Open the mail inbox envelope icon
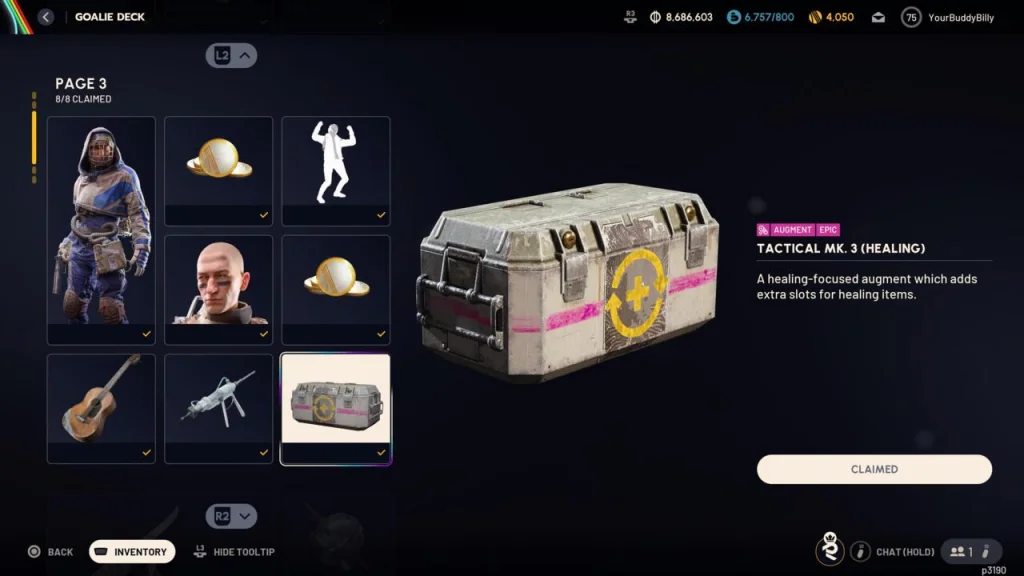The height and width of the screenshot is (576, 1024). tap(878, 17)
